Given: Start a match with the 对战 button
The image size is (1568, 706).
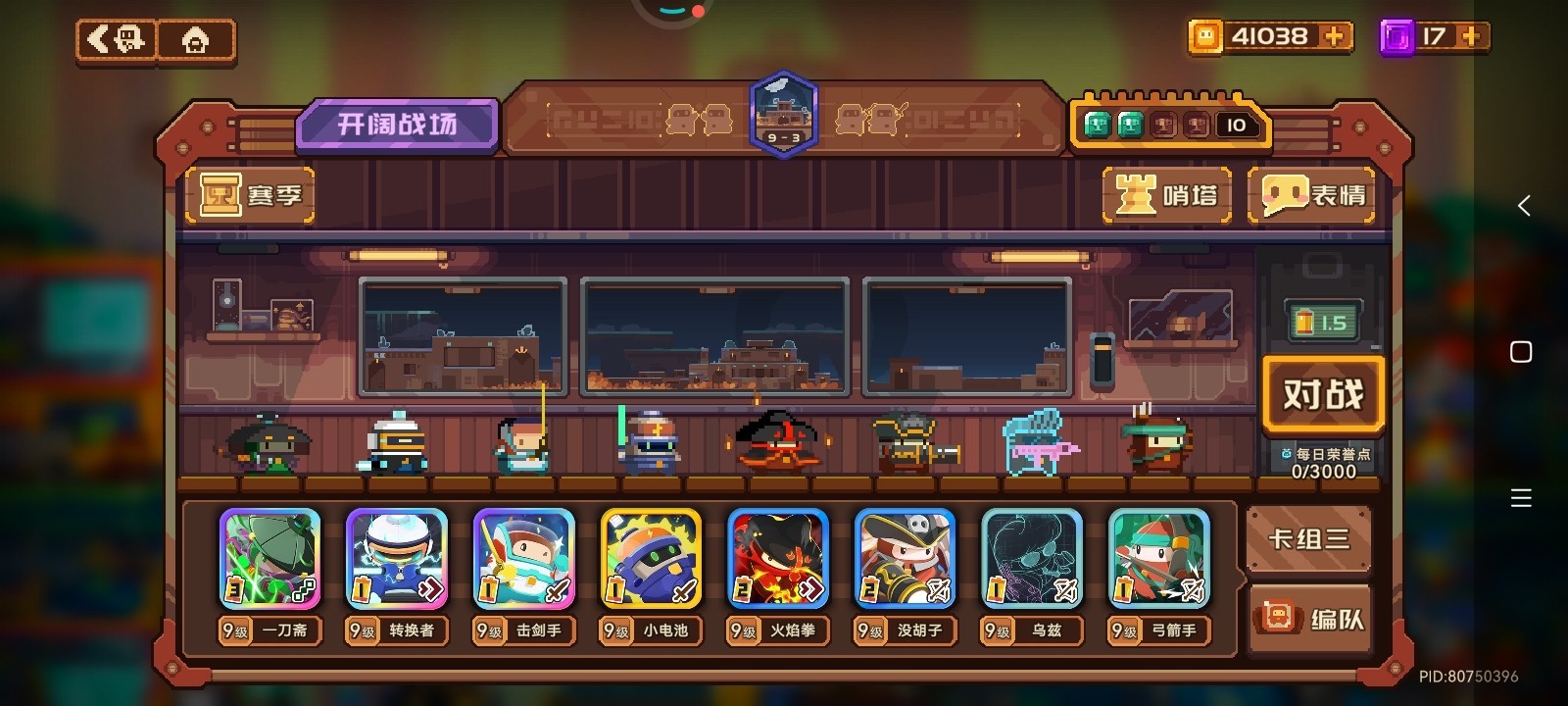Looking at the screenshot, I should tap(1322, 394).
